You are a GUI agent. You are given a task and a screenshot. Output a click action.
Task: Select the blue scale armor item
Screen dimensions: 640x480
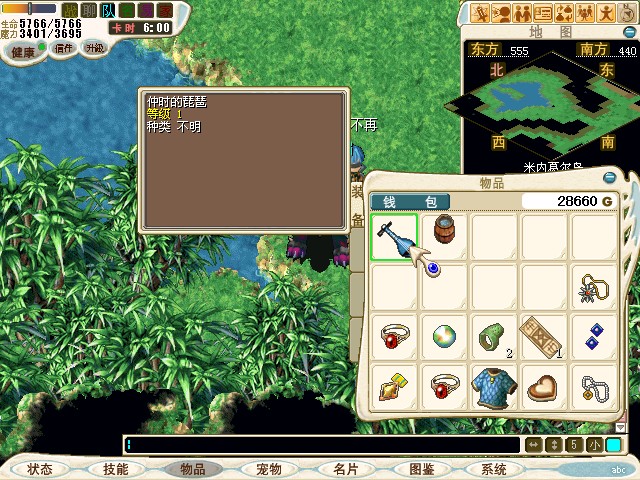(x=495, y=387)
